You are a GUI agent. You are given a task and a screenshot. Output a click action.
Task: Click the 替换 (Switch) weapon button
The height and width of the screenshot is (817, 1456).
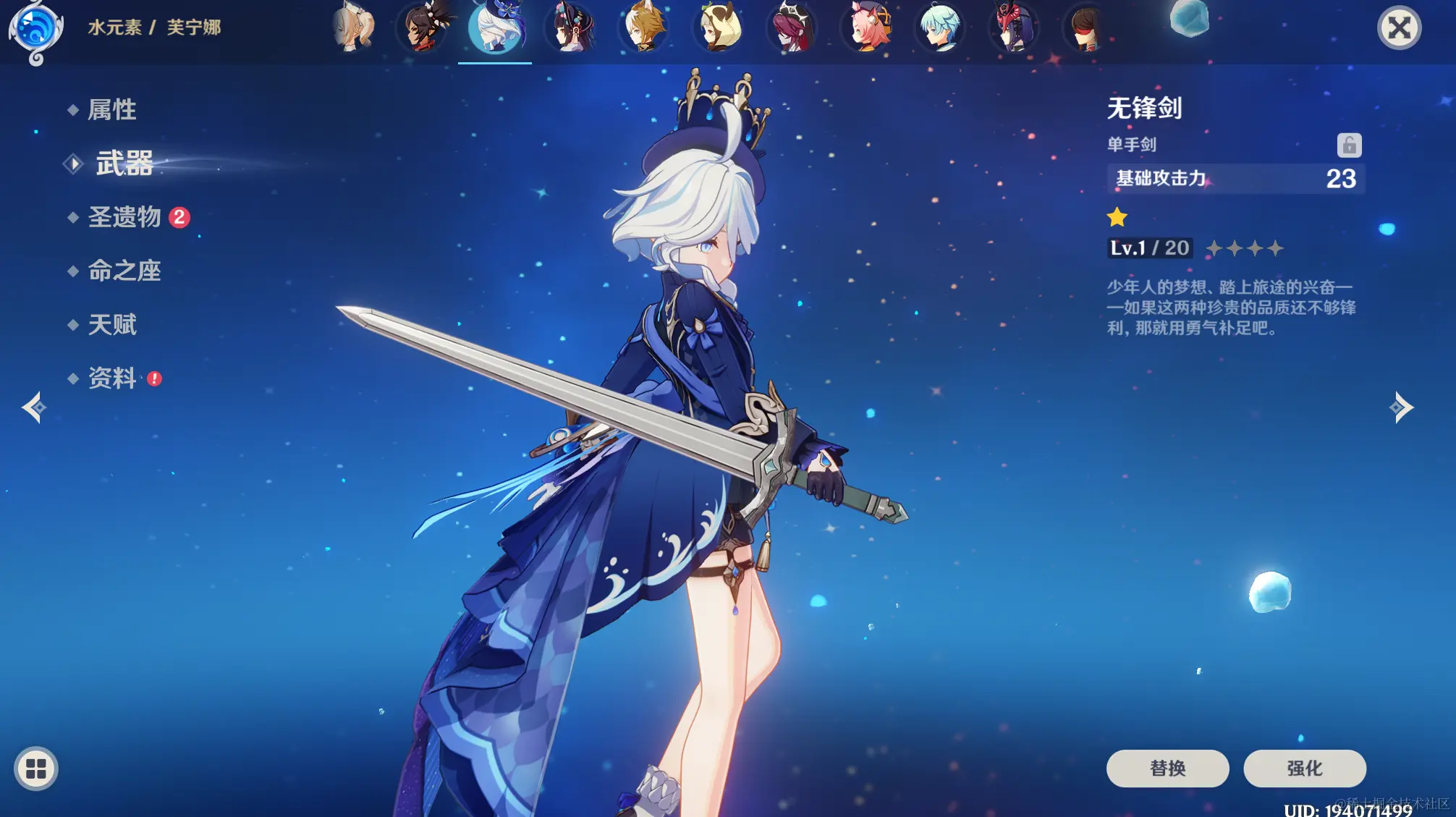(1167, 768)
